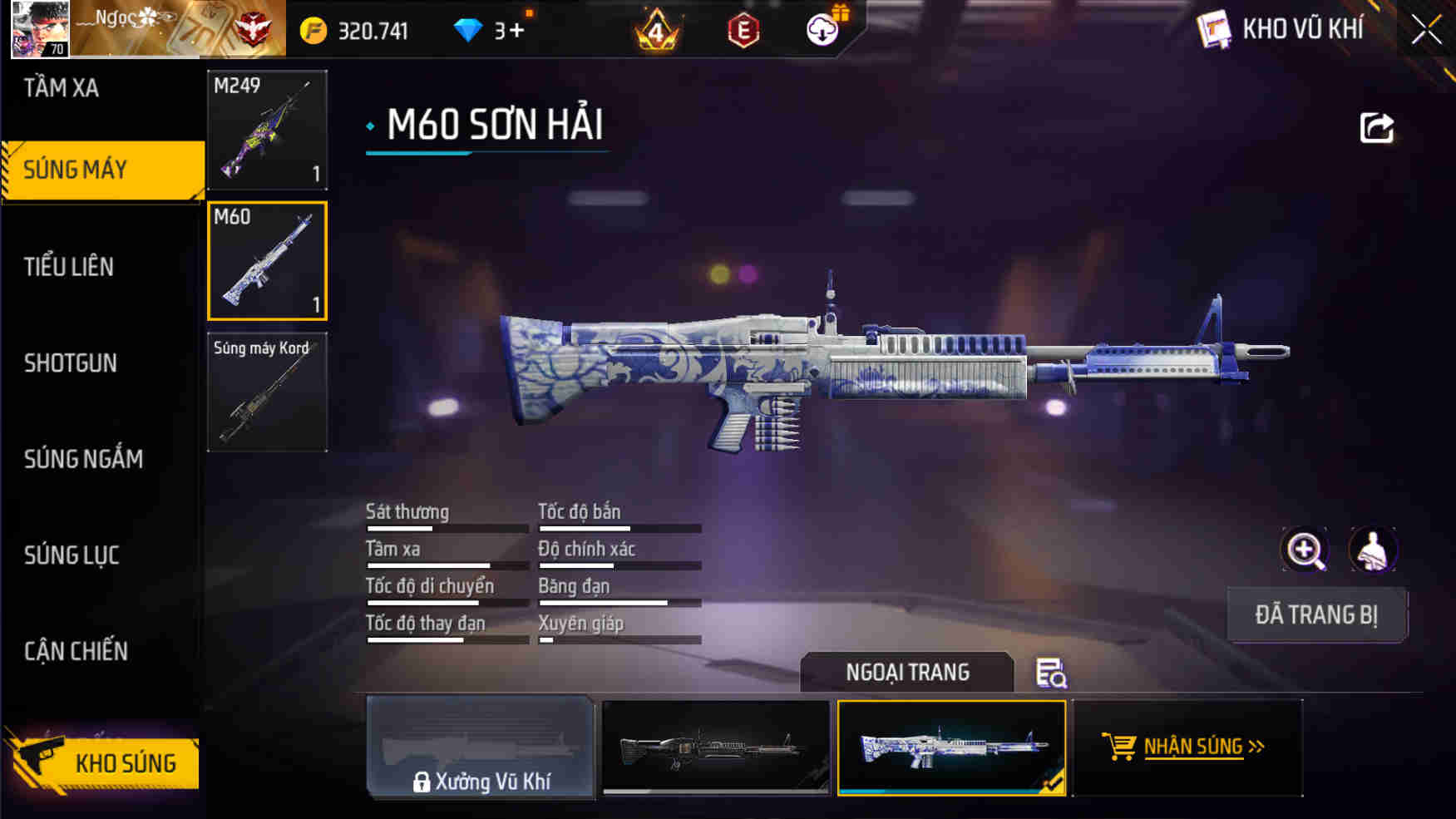The height and width of the screenshot is (819, 1456).
Task: Select the M249 weapon thumbnail
Action: (267, 131)
